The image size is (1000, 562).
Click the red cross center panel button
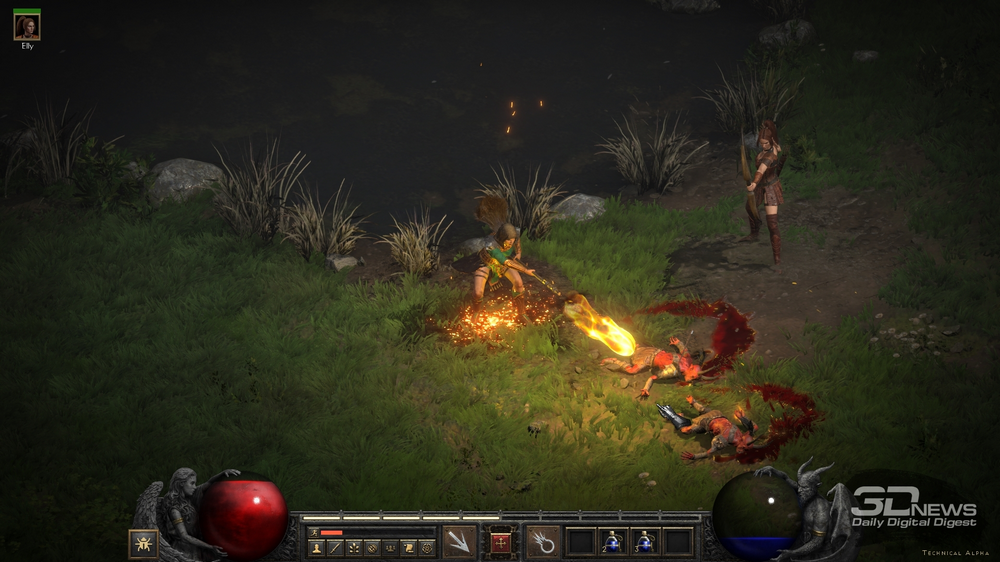[501, 543]
